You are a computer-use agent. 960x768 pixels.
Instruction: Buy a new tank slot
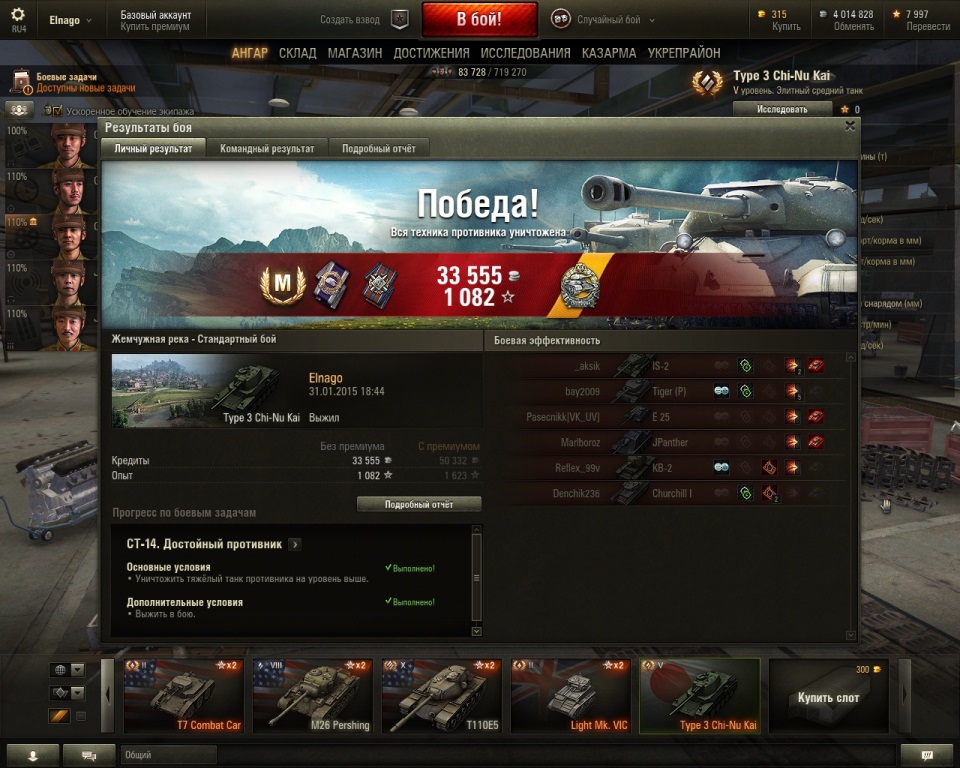coord(828,696)
